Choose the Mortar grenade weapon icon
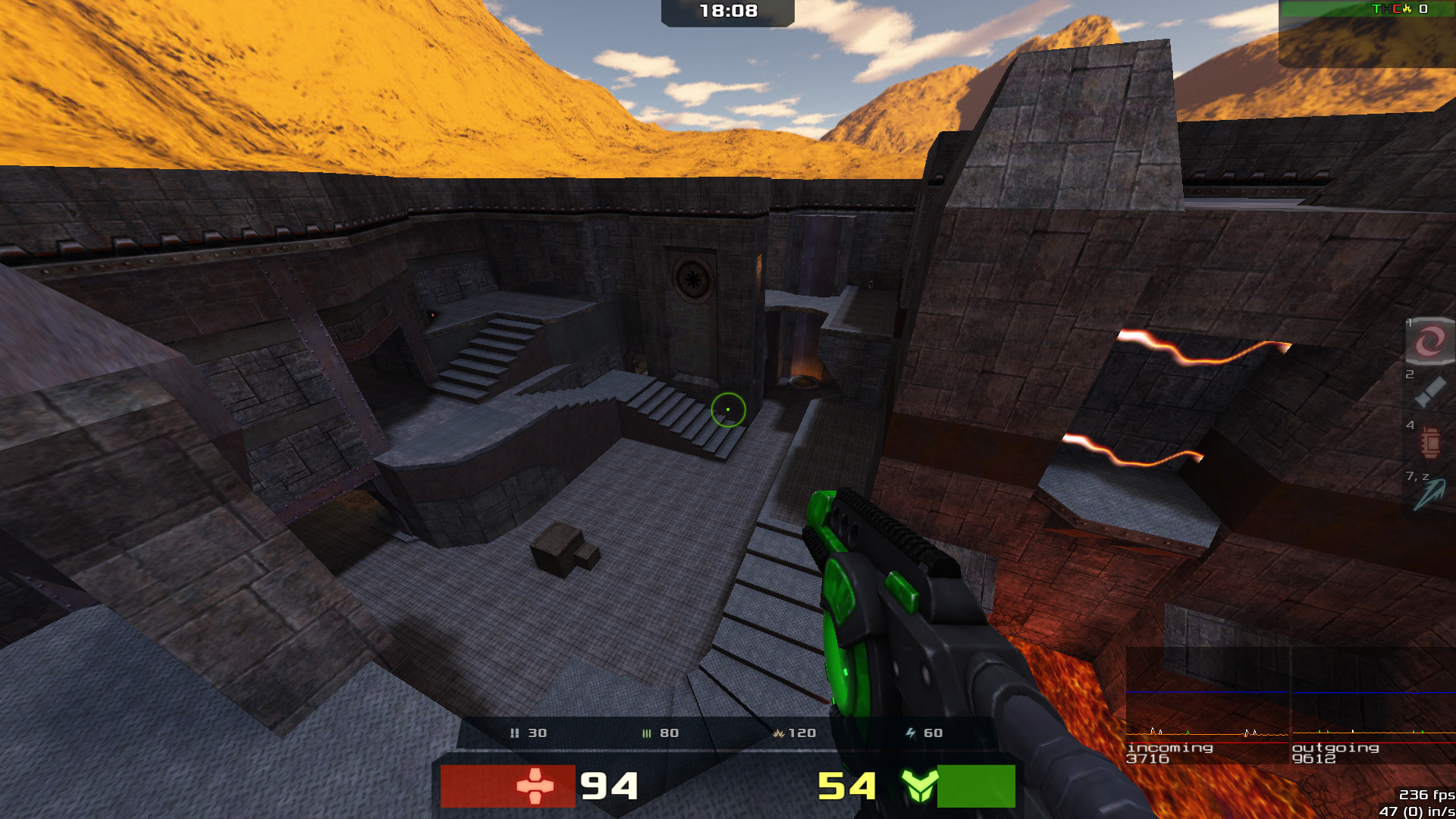The image size is (1456, 819). [x=1430, y=443]
